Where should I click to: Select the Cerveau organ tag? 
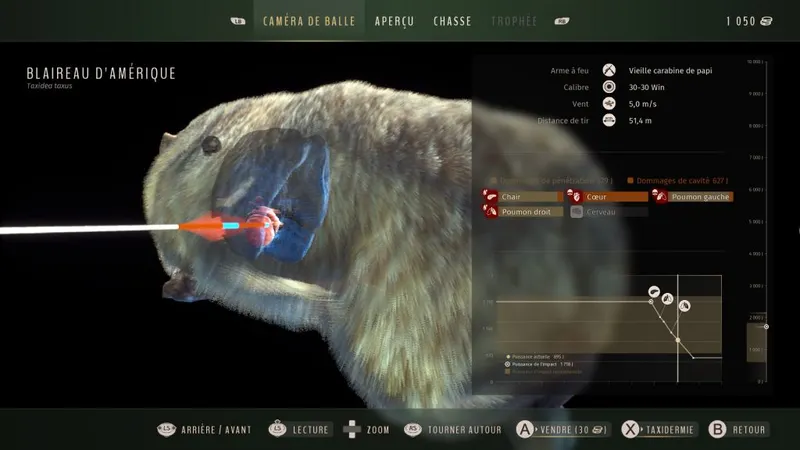point(601,212)
